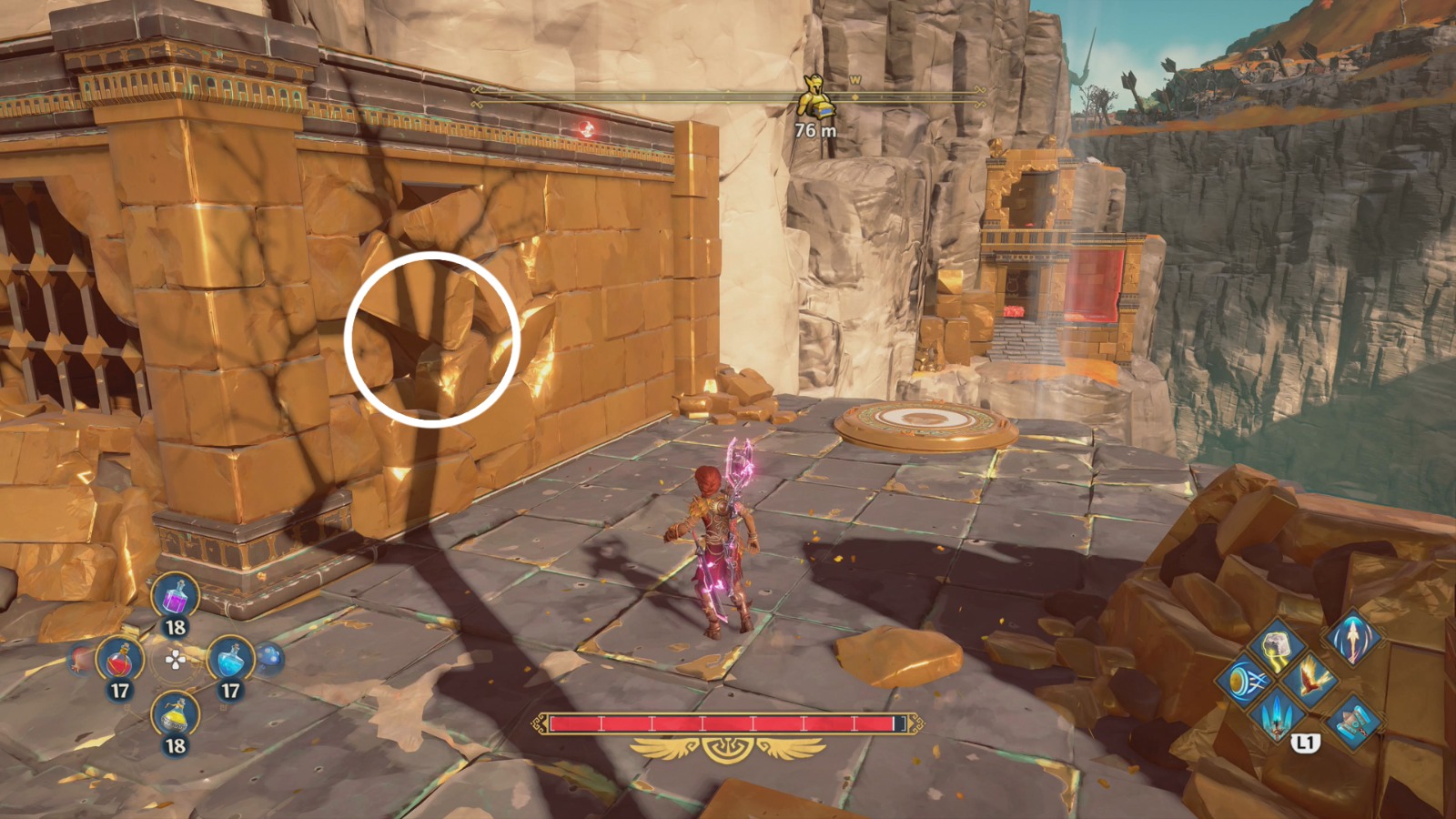
Task: Select the red health potion icon
Action: click(119, 660)
